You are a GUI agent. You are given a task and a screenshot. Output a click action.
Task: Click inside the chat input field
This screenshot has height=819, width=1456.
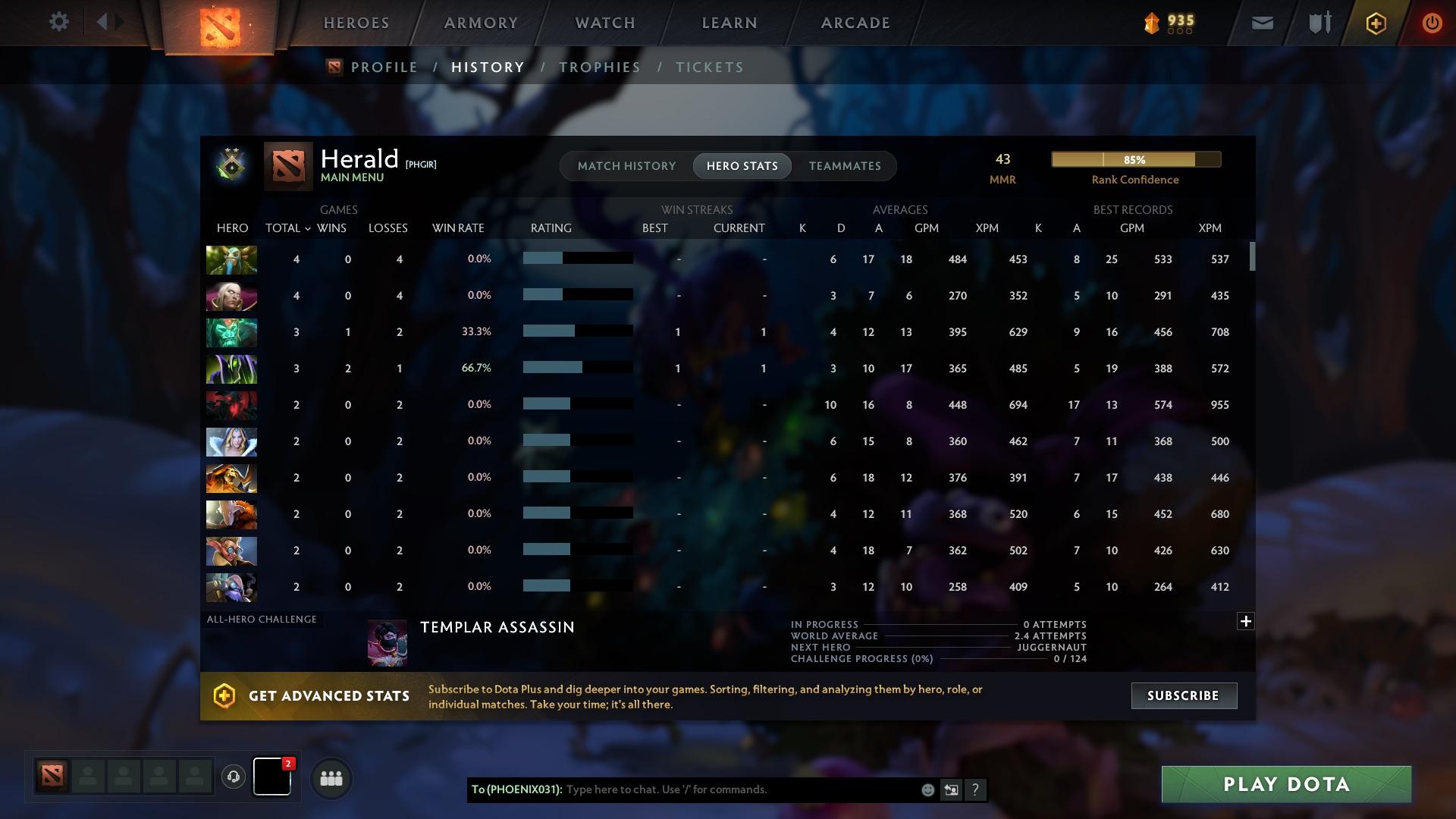[x=720, y=789]
